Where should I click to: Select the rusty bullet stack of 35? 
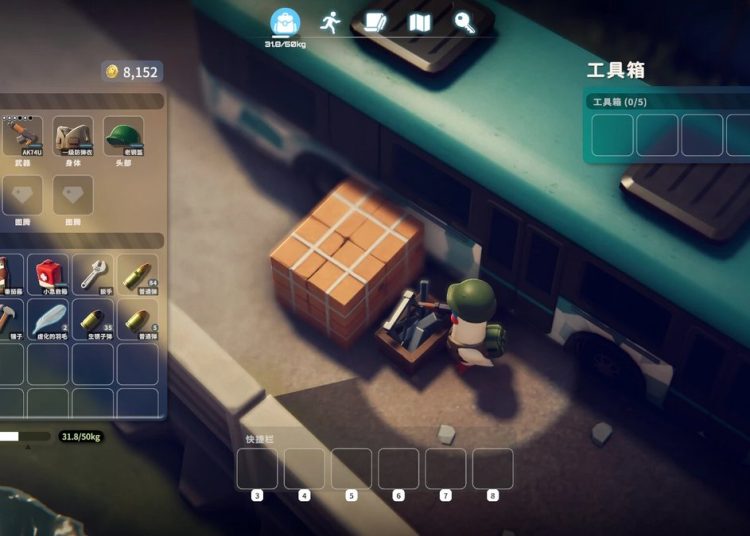tap(93, 320)
